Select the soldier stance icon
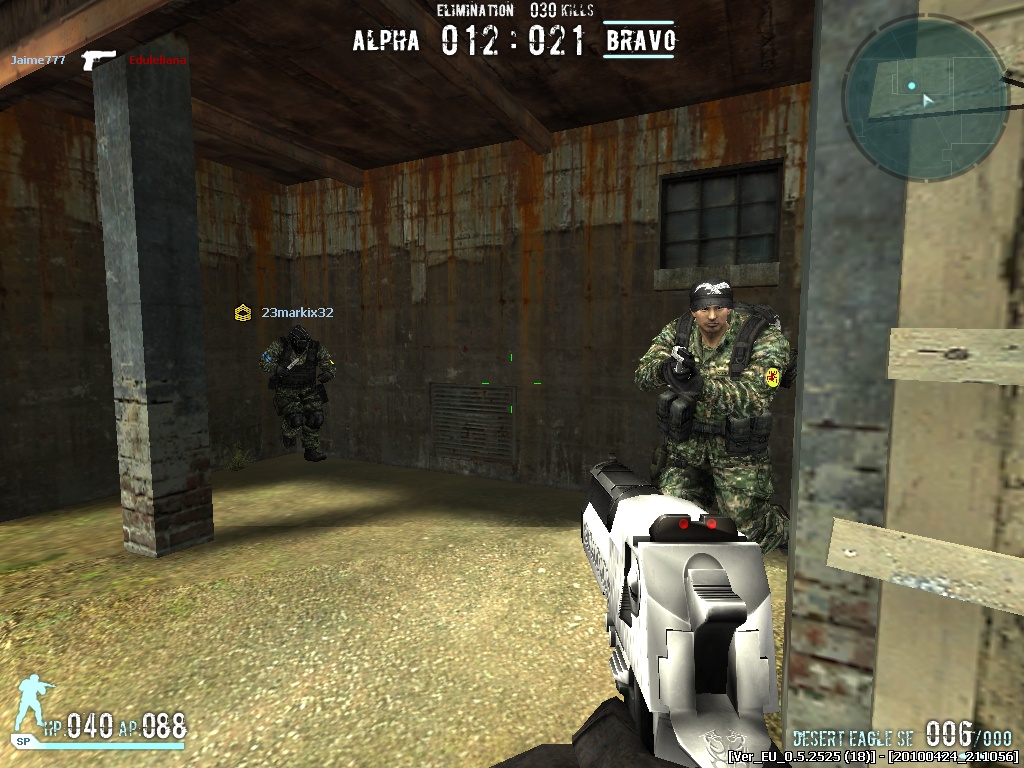Screen dimensions: 1024x768 pos(34,707)
